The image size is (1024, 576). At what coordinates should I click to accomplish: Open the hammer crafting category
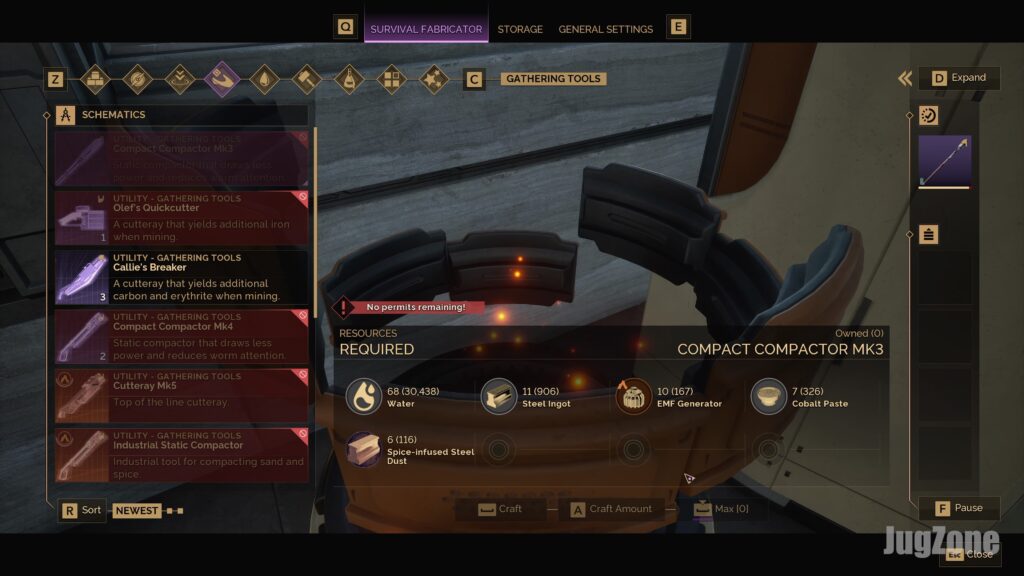(306, 79)
